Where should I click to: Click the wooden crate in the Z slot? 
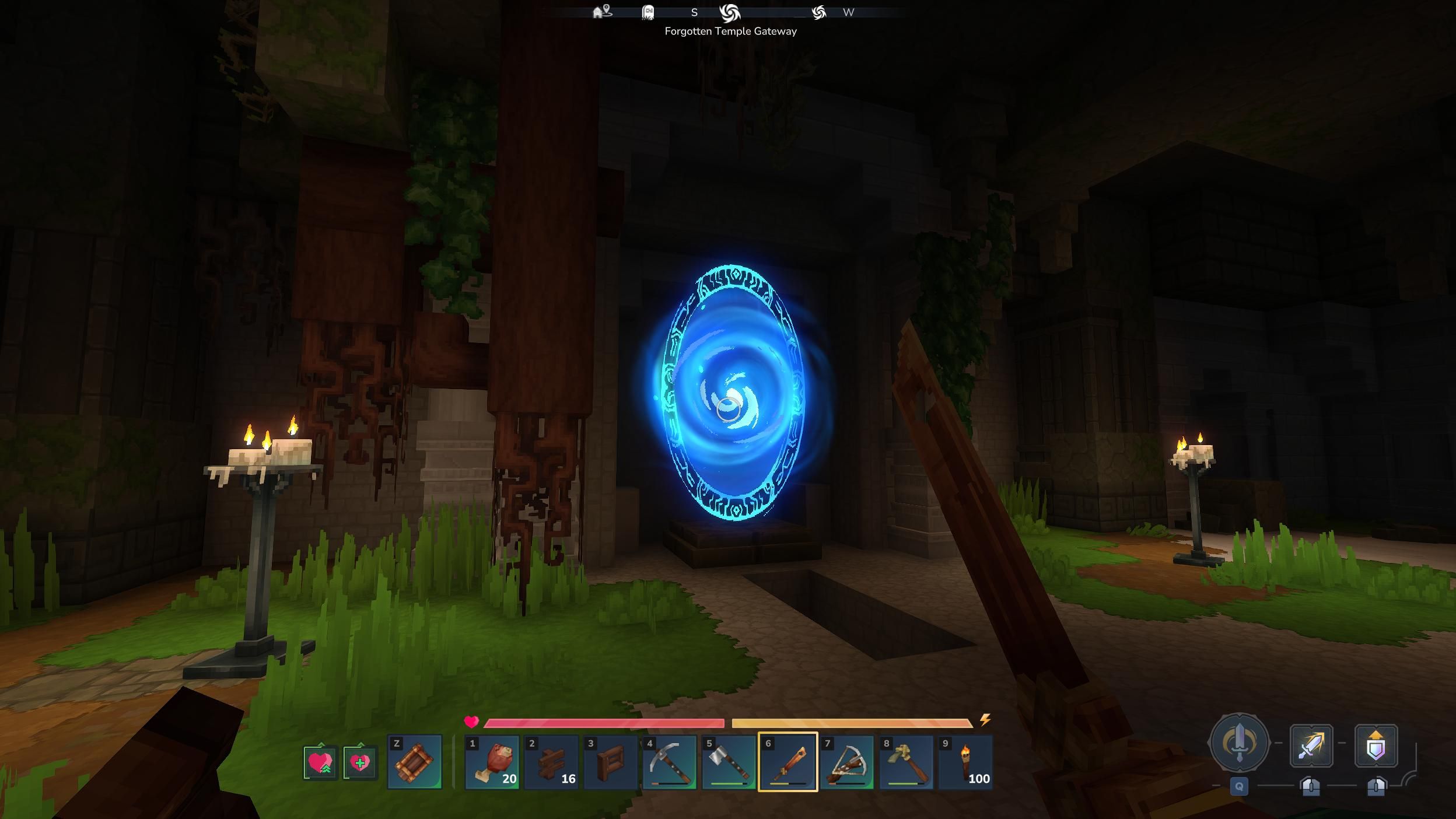click(415, 762)
